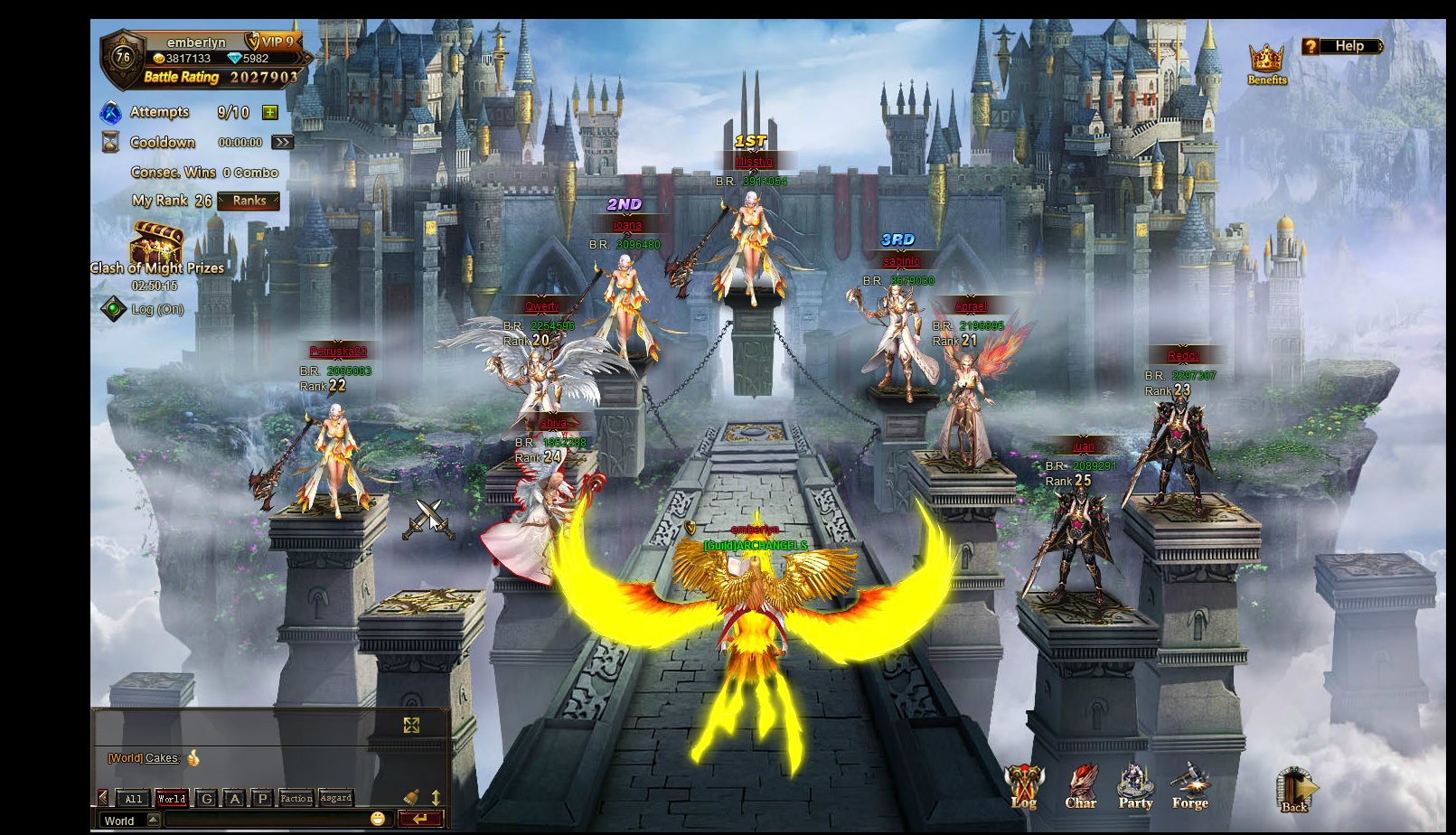Open the Help panel
The image size is (1456, 835).
(1342, 46)
